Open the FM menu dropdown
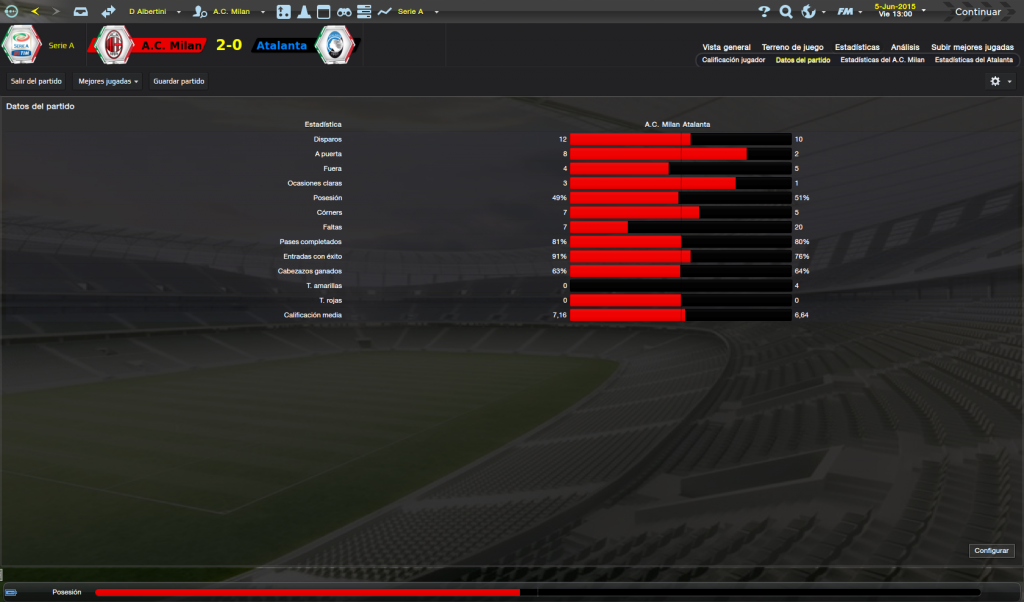Screen dimensions: 1024x602 click(x=850, y=12)
